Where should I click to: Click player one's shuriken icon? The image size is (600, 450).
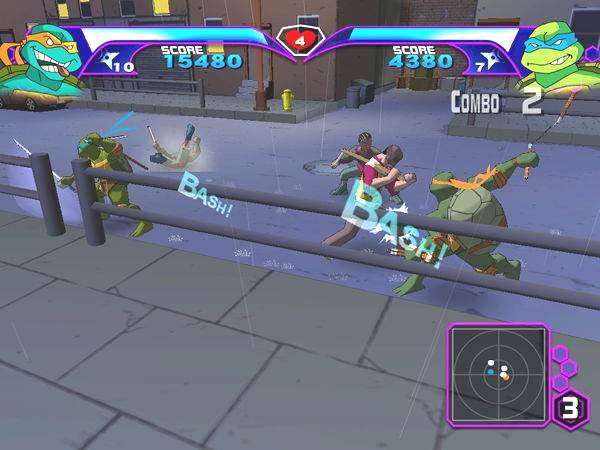pos(116,56)
